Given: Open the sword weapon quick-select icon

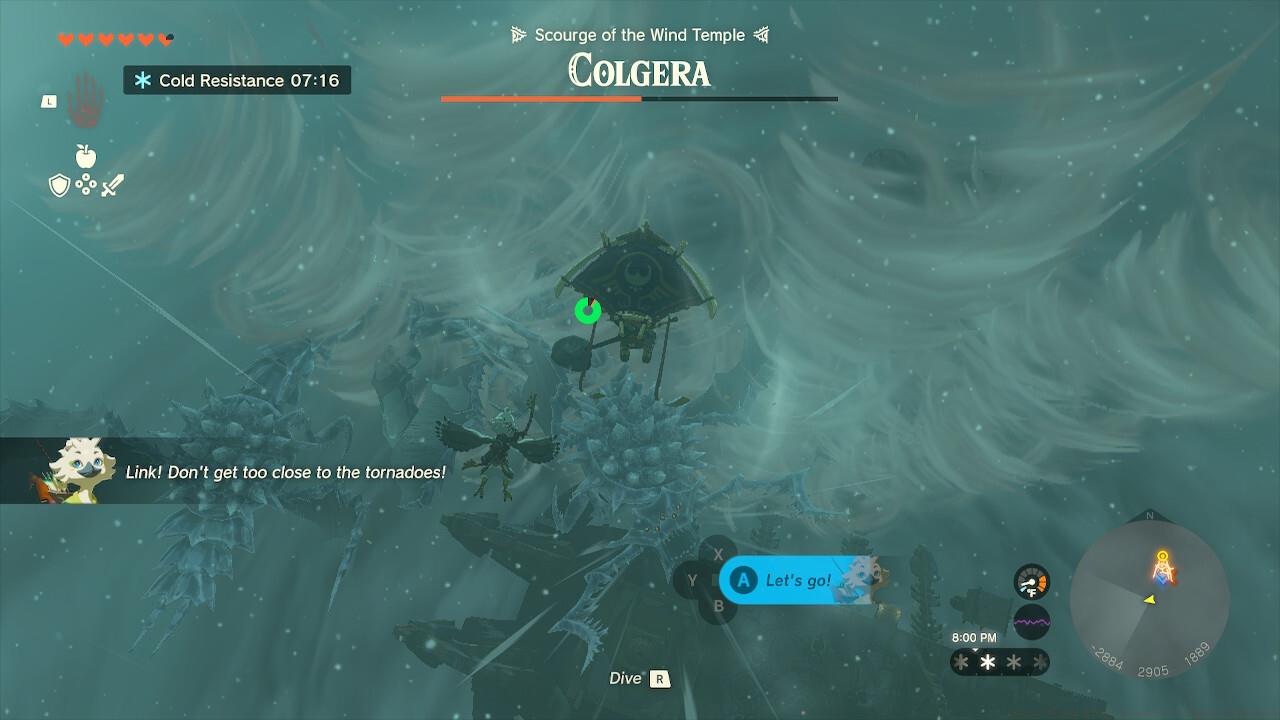Looking at the screenshot, I should pyautogui.click(x=112, y=185).
